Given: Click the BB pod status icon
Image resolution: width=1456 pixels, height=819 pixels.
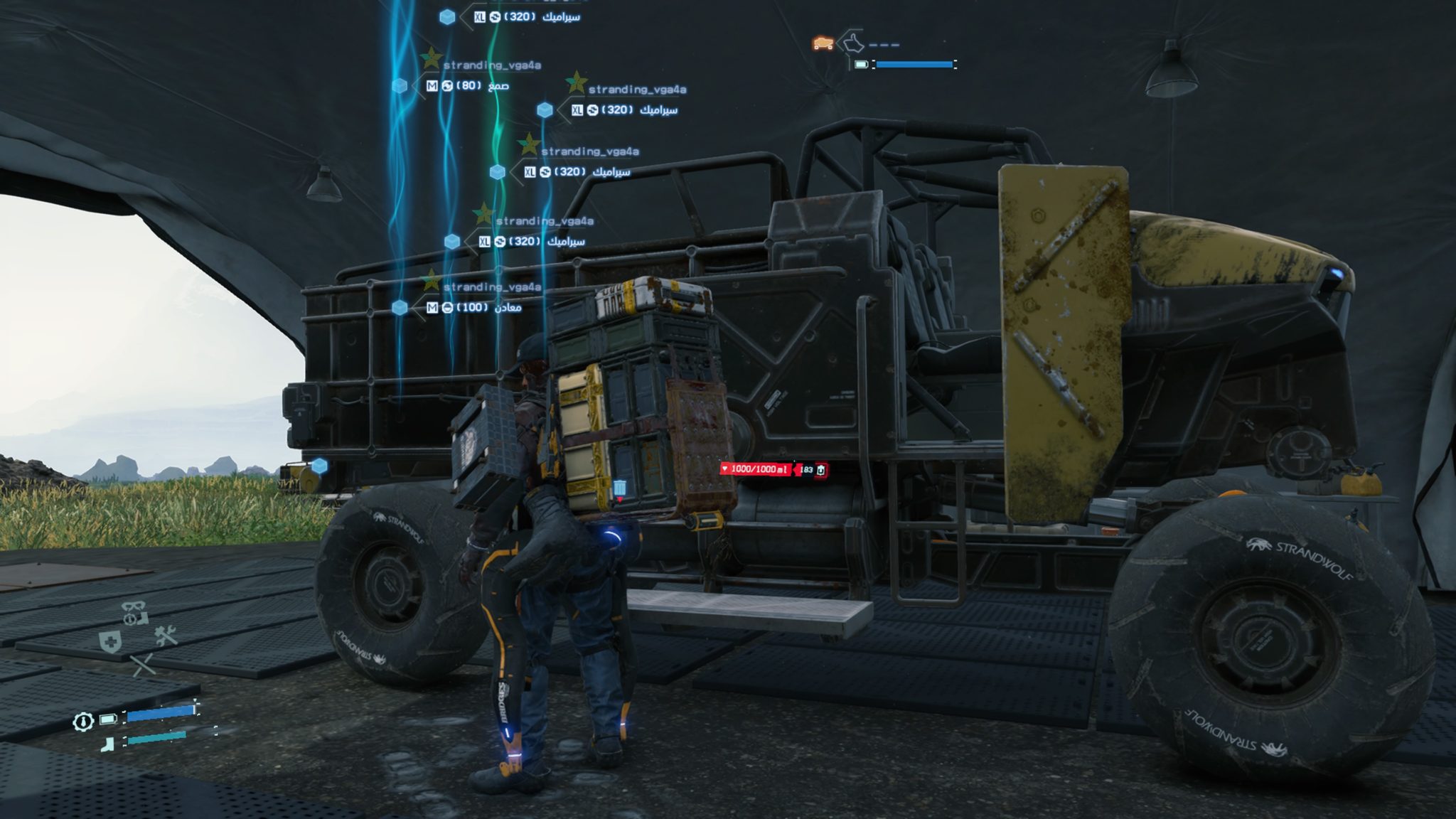Looking at the screenshot, I should tap(83, 722).
